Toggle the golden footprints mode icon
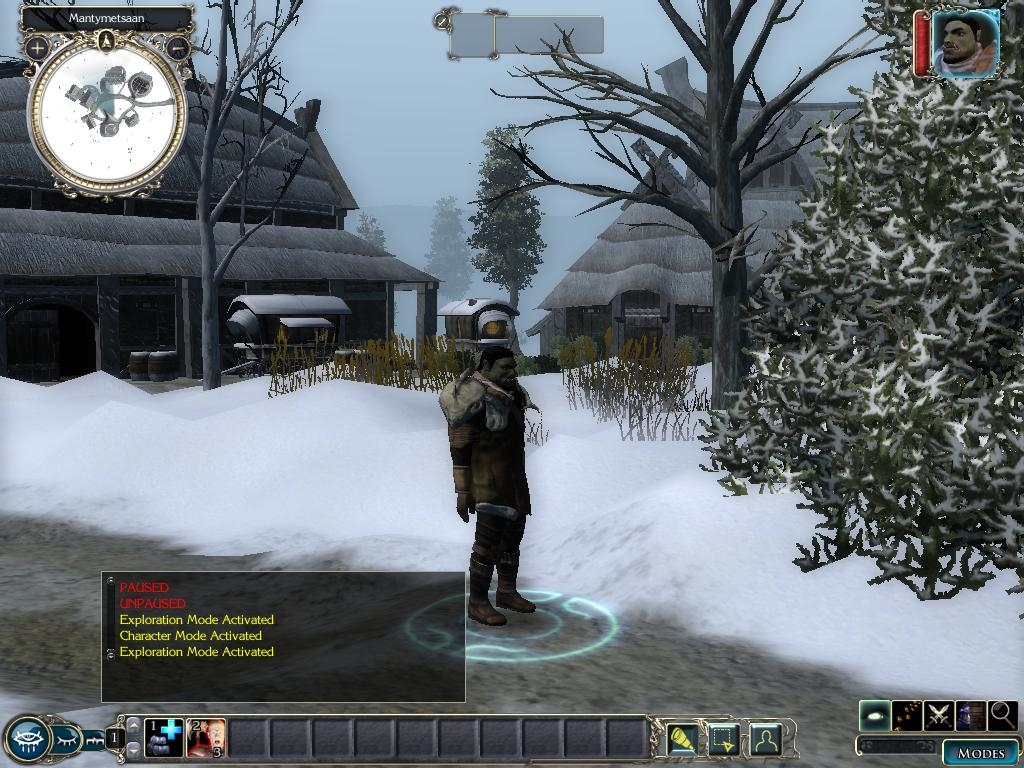 pyautogui.click(x=907, y=715)
